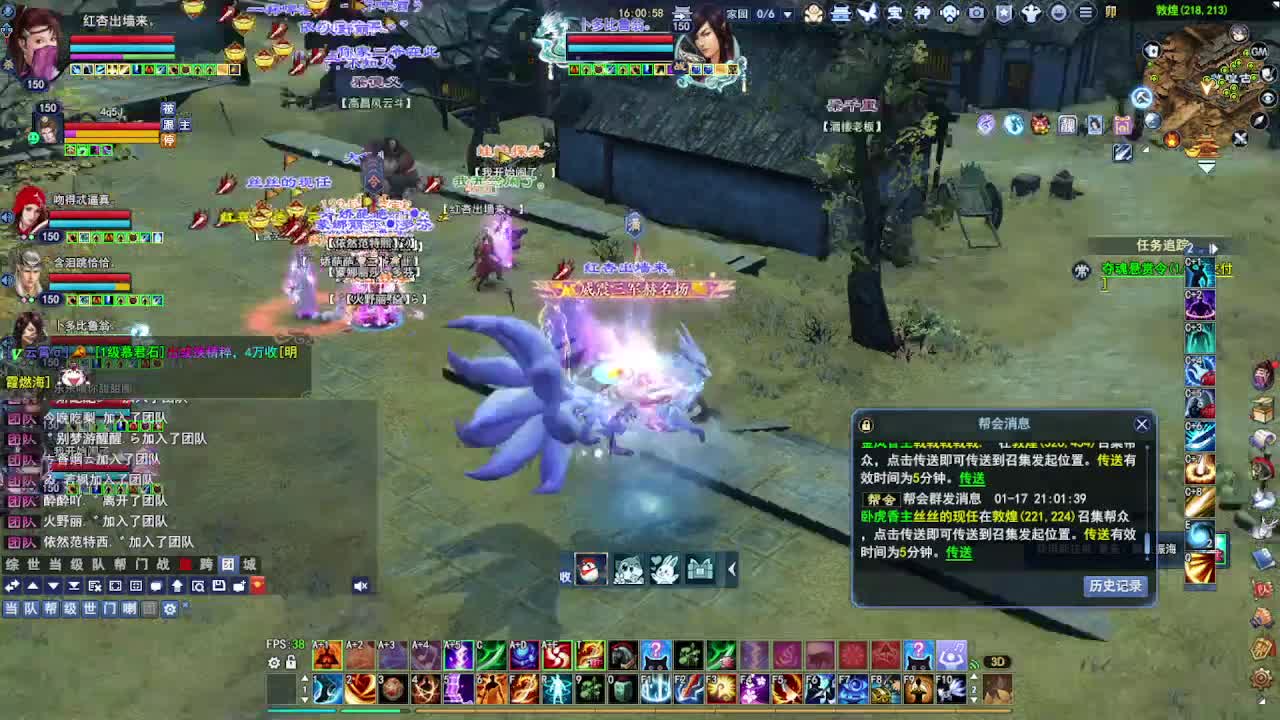
Task: Click the camera screenshot icon in top bar
Action: 975,13
